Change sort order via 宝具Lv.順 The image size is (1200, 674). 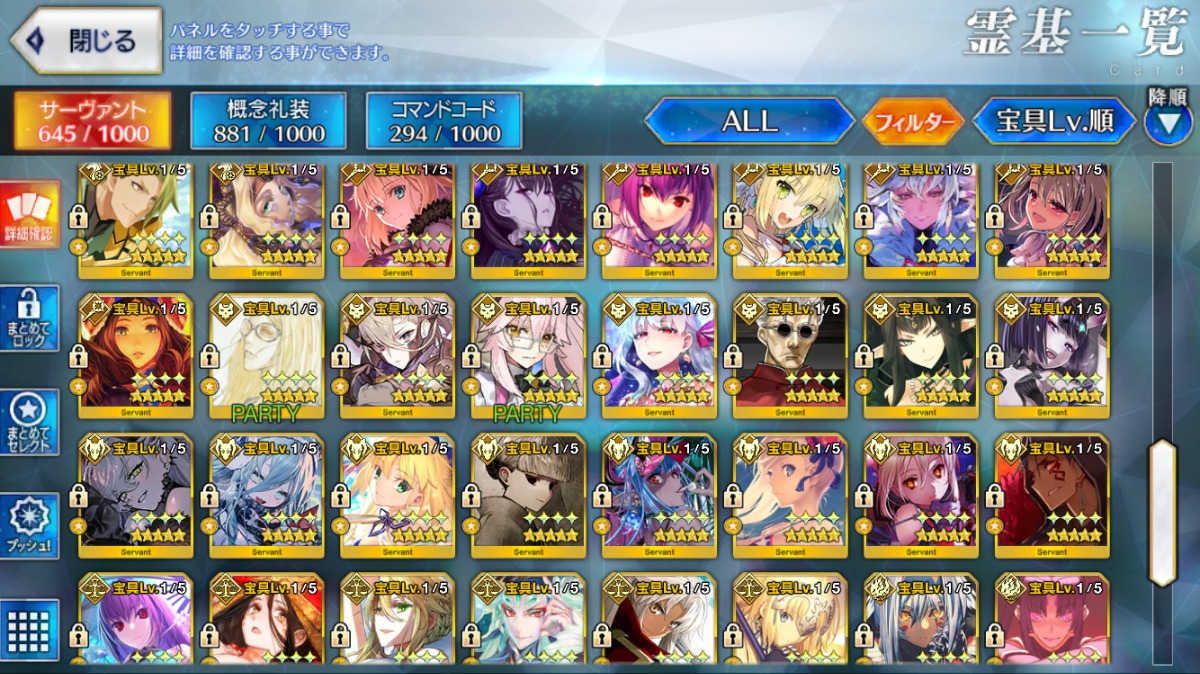pyautogui.click(x=1054, y=121)
